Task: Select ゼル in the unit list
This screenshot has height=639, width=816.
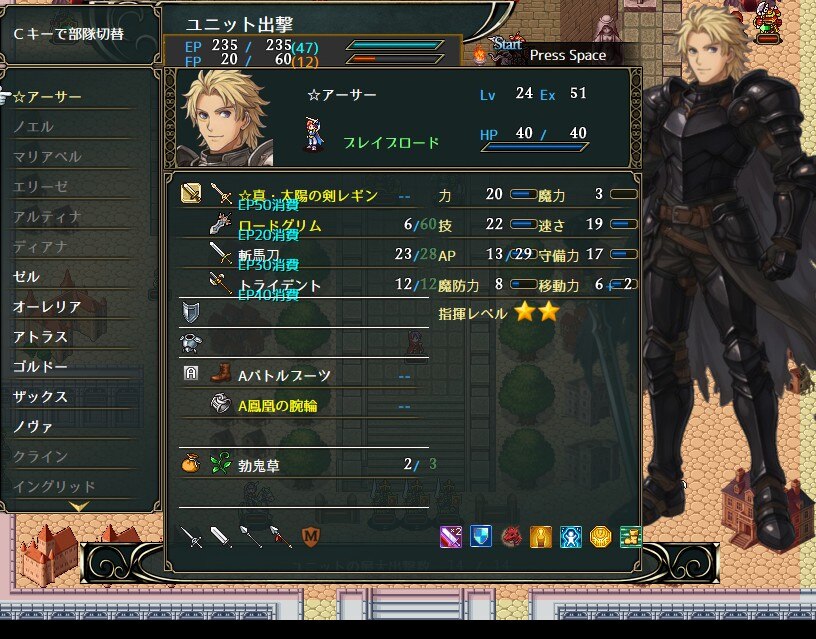Action: [x=27, y=277]
